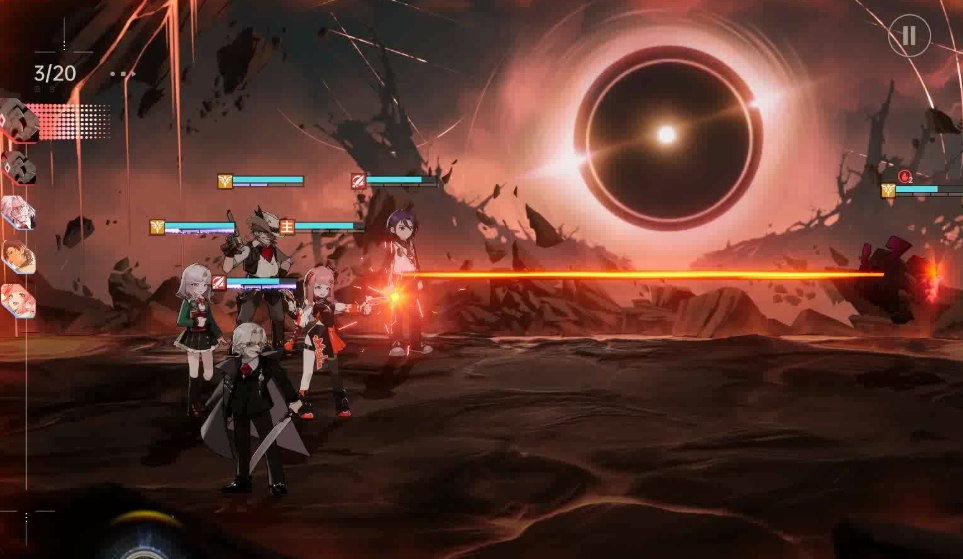Pause the battle with the pause button

(x=909, y=36)
